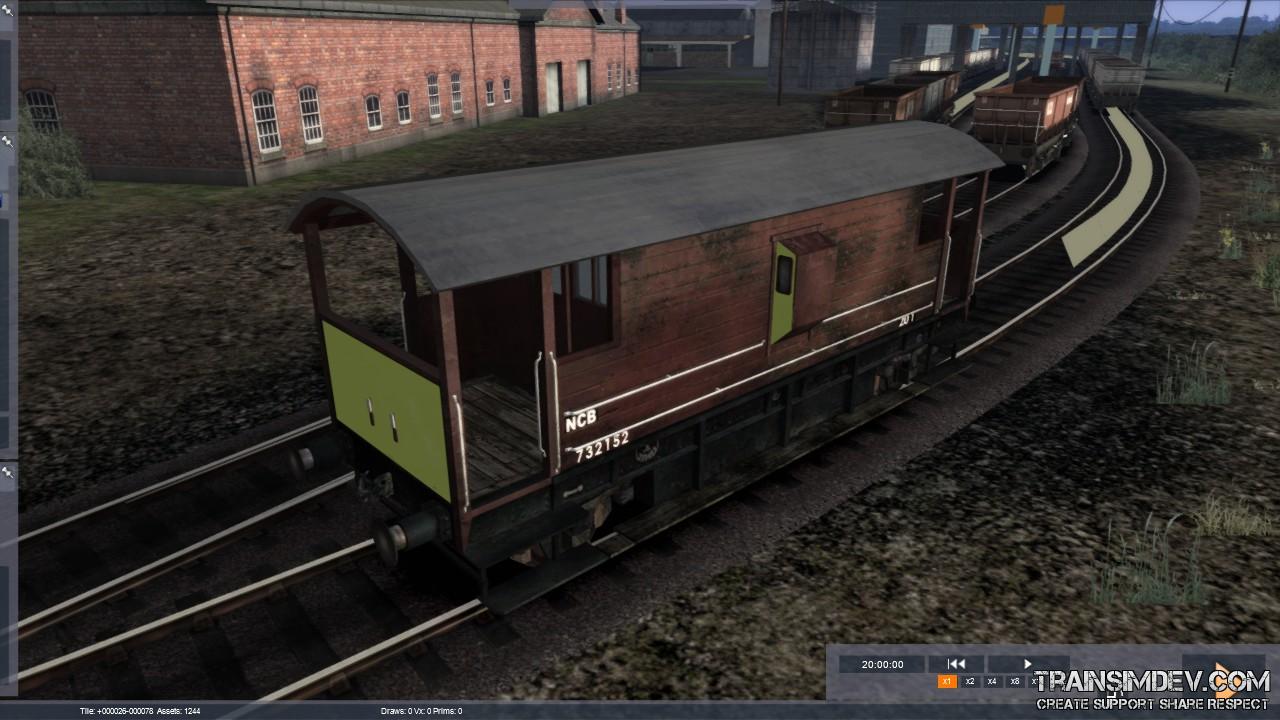Start the scenario with the play button
This screenshot has width=1280, height=720.
click(x=1027, y=664)
